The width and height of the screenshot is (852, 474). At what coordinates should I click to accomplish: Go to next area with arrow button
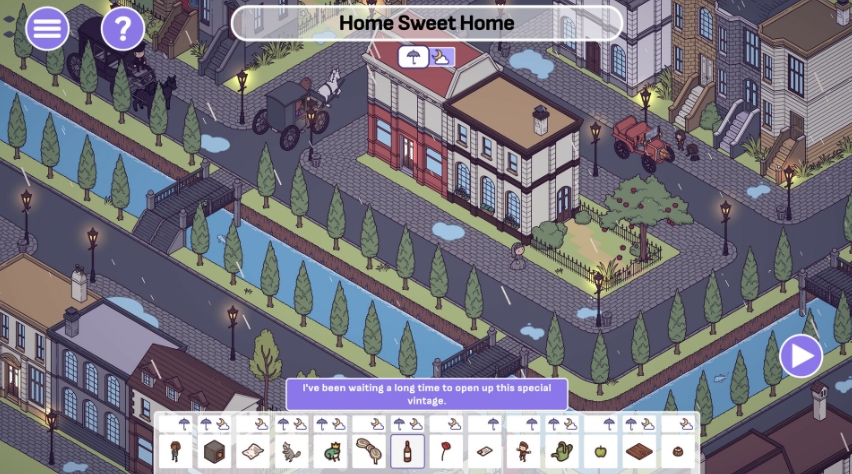[800, 355]
